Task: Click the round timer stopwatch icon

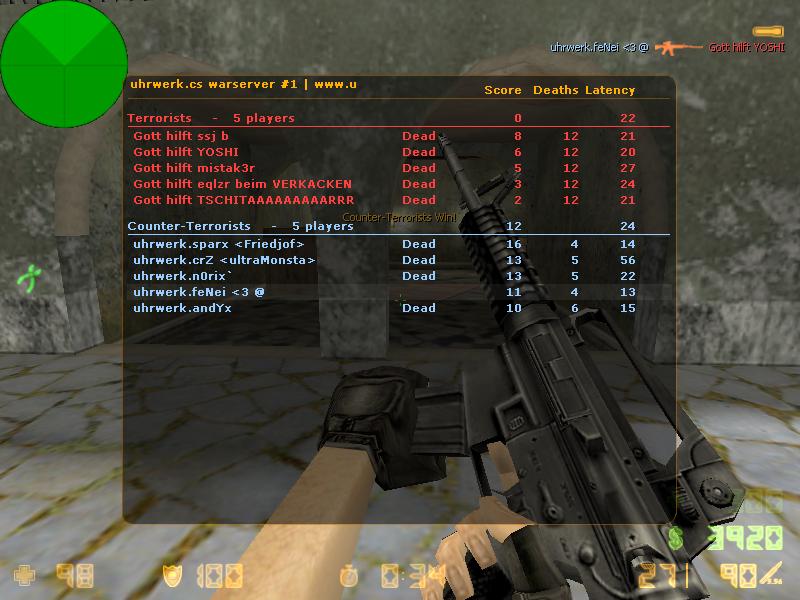Action: (348, 576)
